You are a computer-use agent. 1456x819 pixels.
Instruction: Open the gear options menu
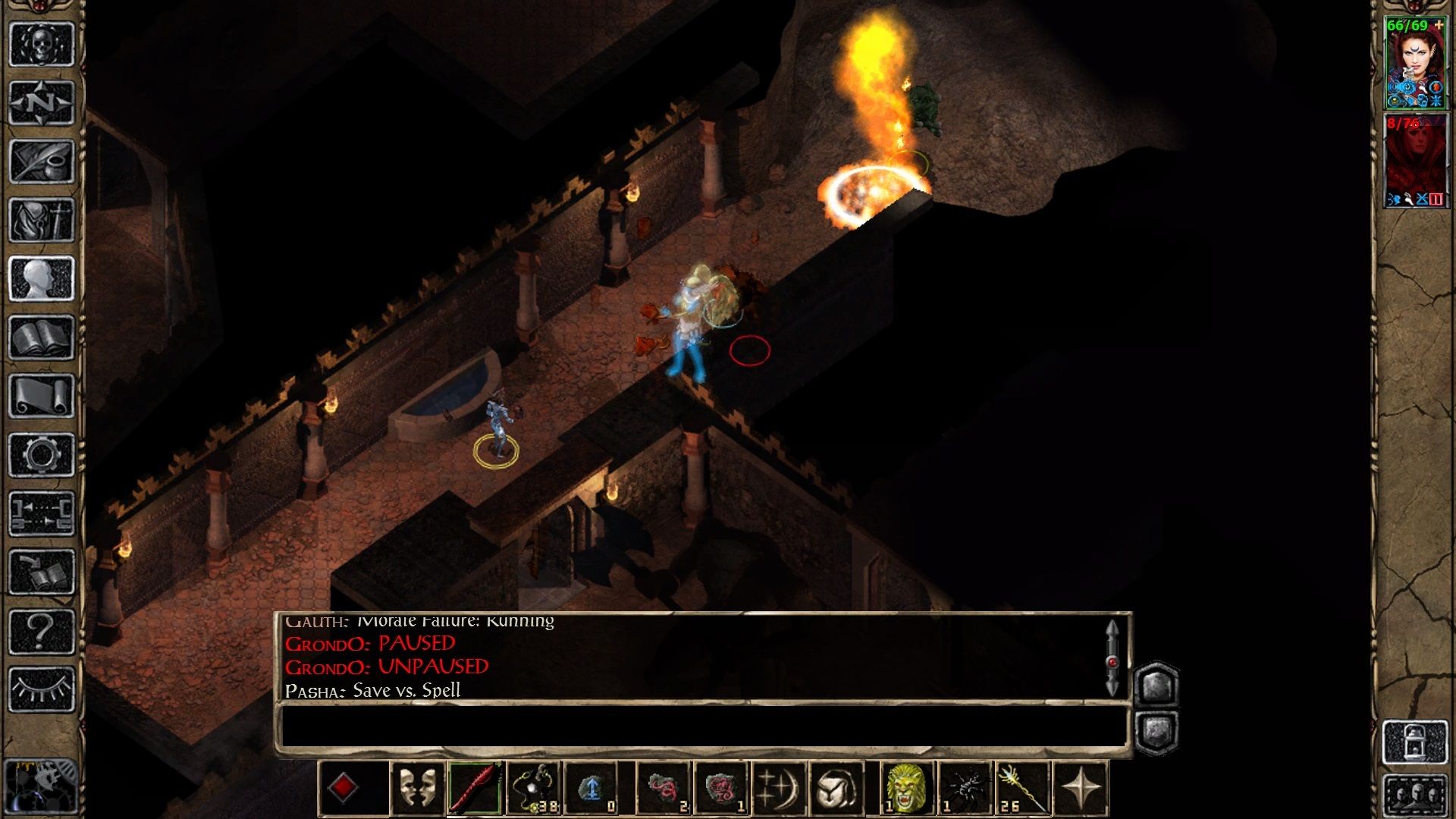(x=41, y=455)
